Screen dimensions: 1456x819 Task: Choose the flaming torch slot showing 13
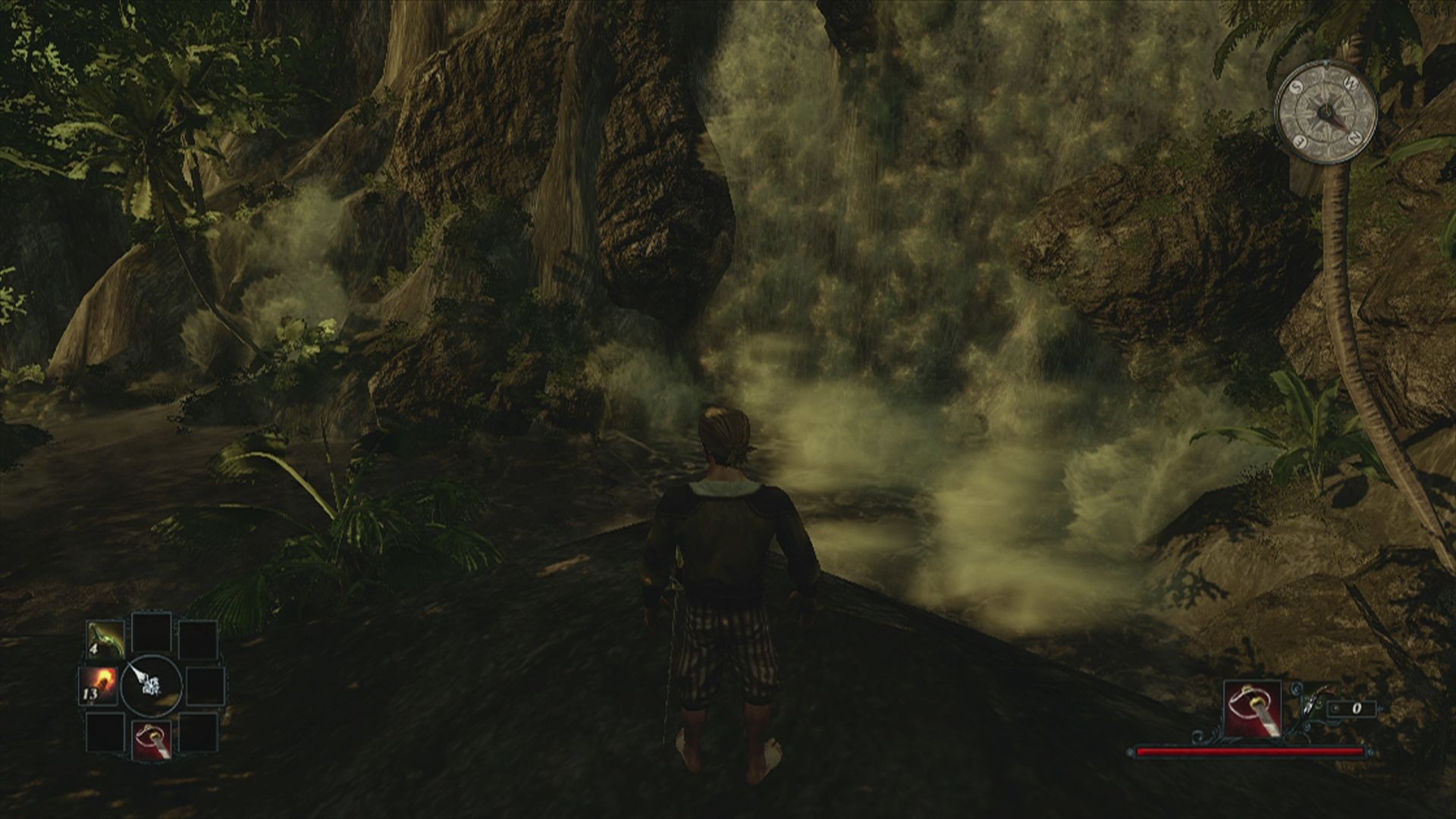(100, 685)
